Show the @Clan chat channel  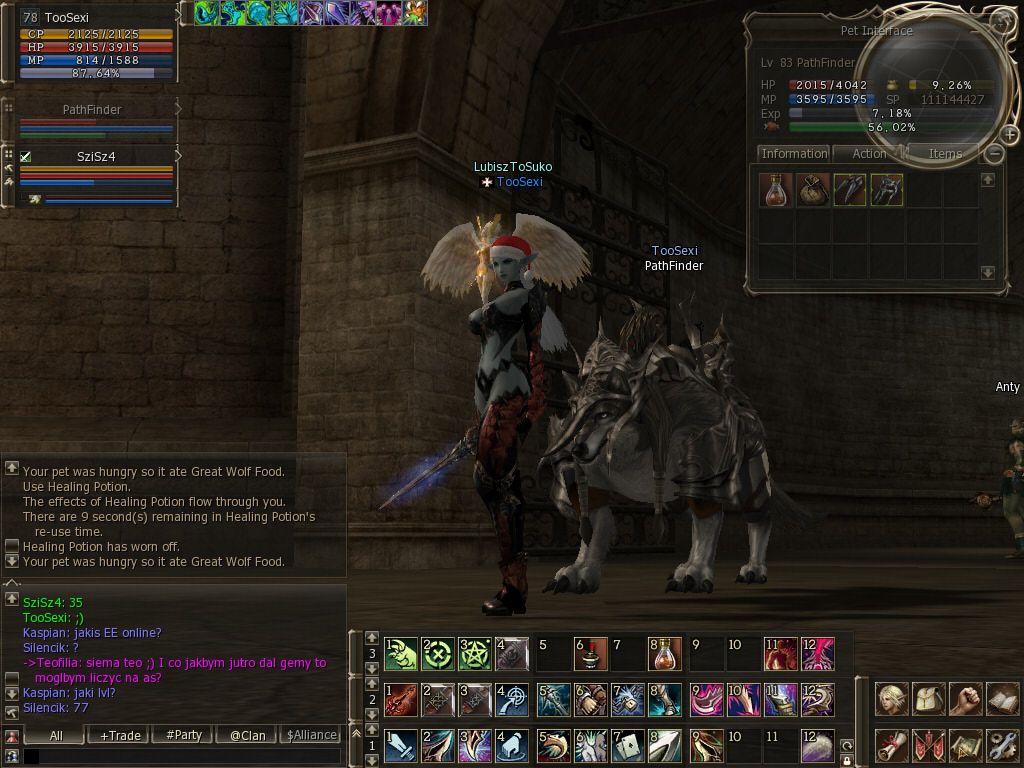pyautogui.click(x=247, y=735)
